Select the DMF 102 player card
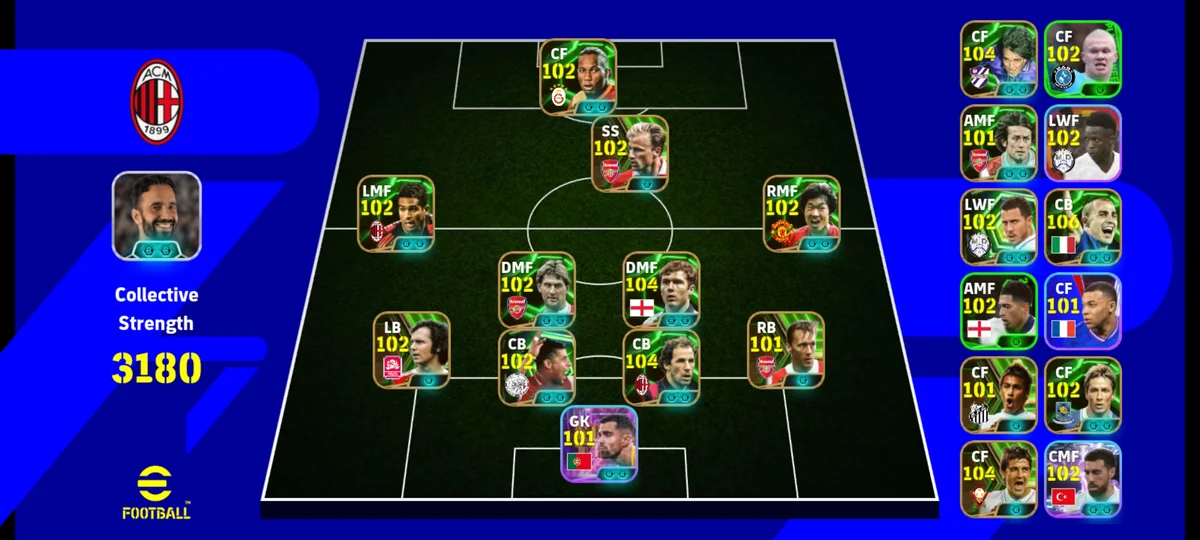Screen dimensions: 1200x540 tap(536, 290)
